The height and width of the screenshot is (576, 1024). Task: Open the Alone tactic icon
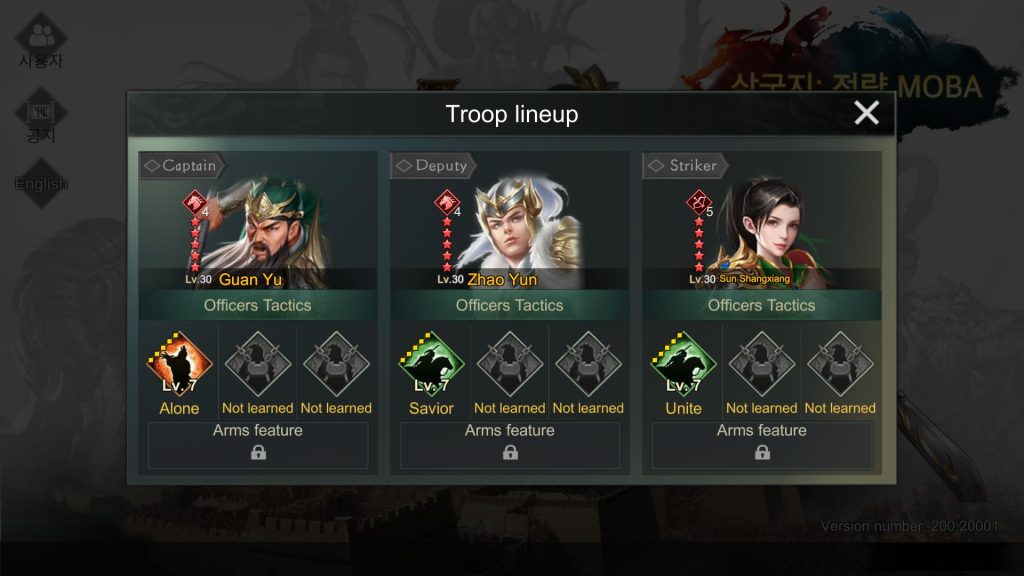tap(179, 366)
